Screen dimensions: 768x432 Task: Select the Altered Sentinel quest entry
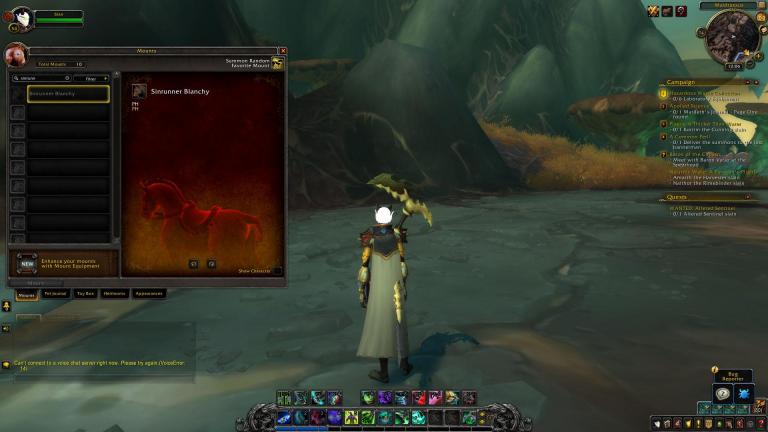pos(704,207)
